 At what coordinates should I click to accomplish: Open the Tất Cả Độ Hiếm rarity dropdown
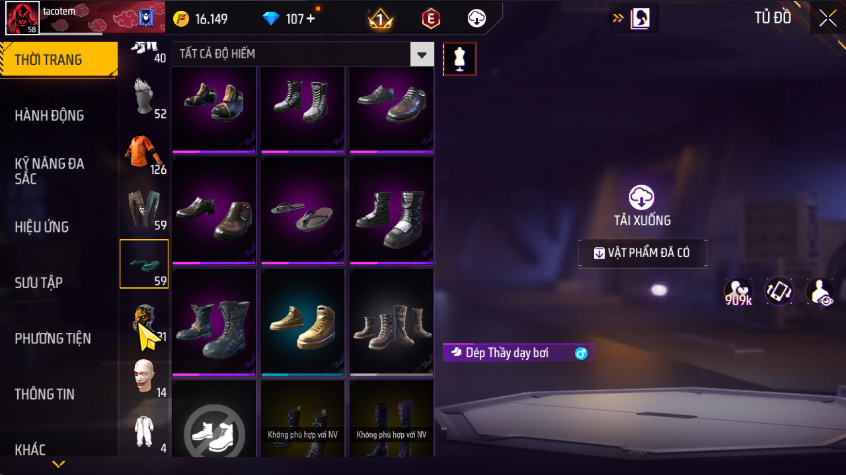(x=423, y=54)
